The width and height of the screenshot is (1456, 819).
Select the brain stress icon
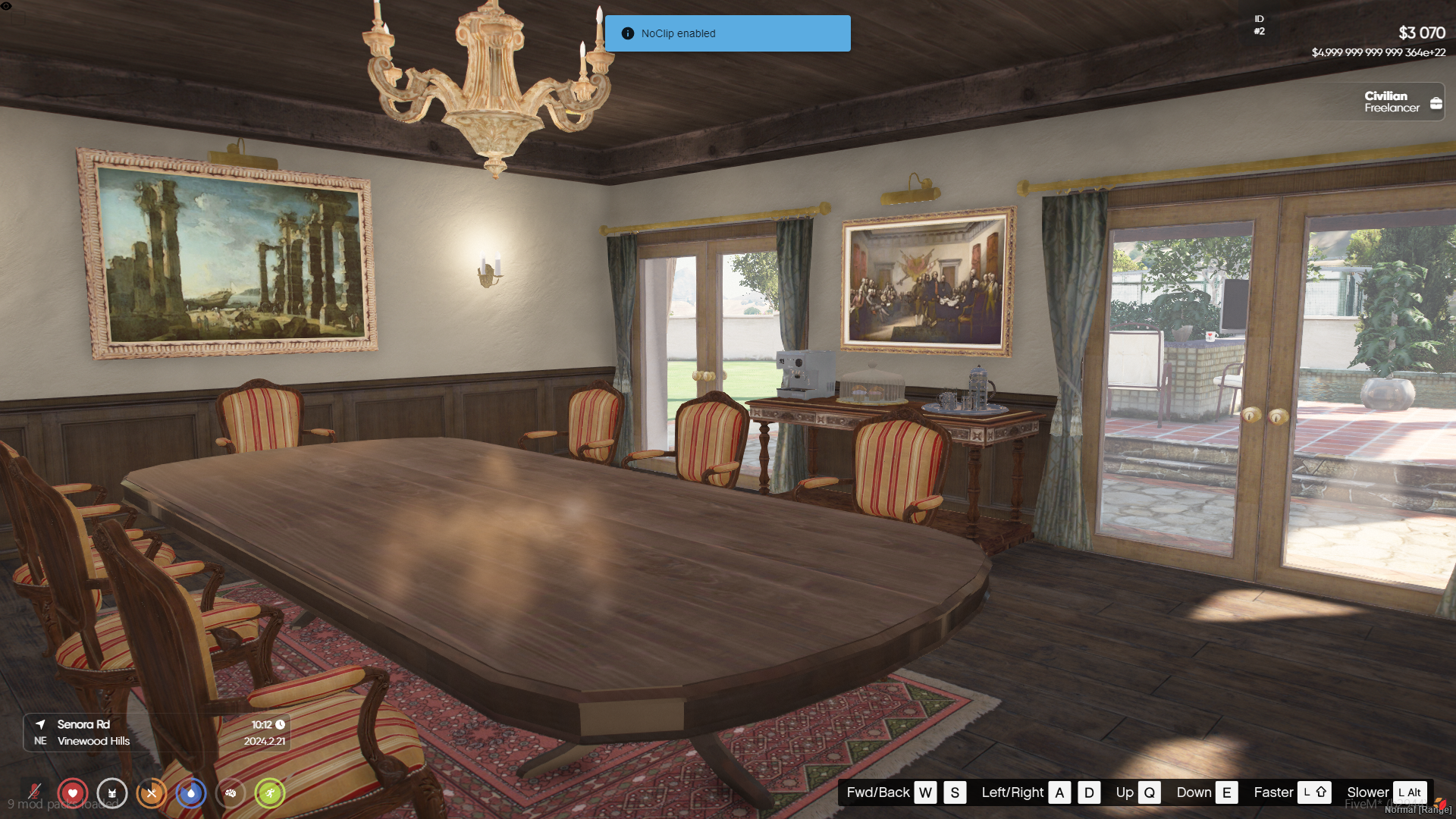[x=231, y=793]
